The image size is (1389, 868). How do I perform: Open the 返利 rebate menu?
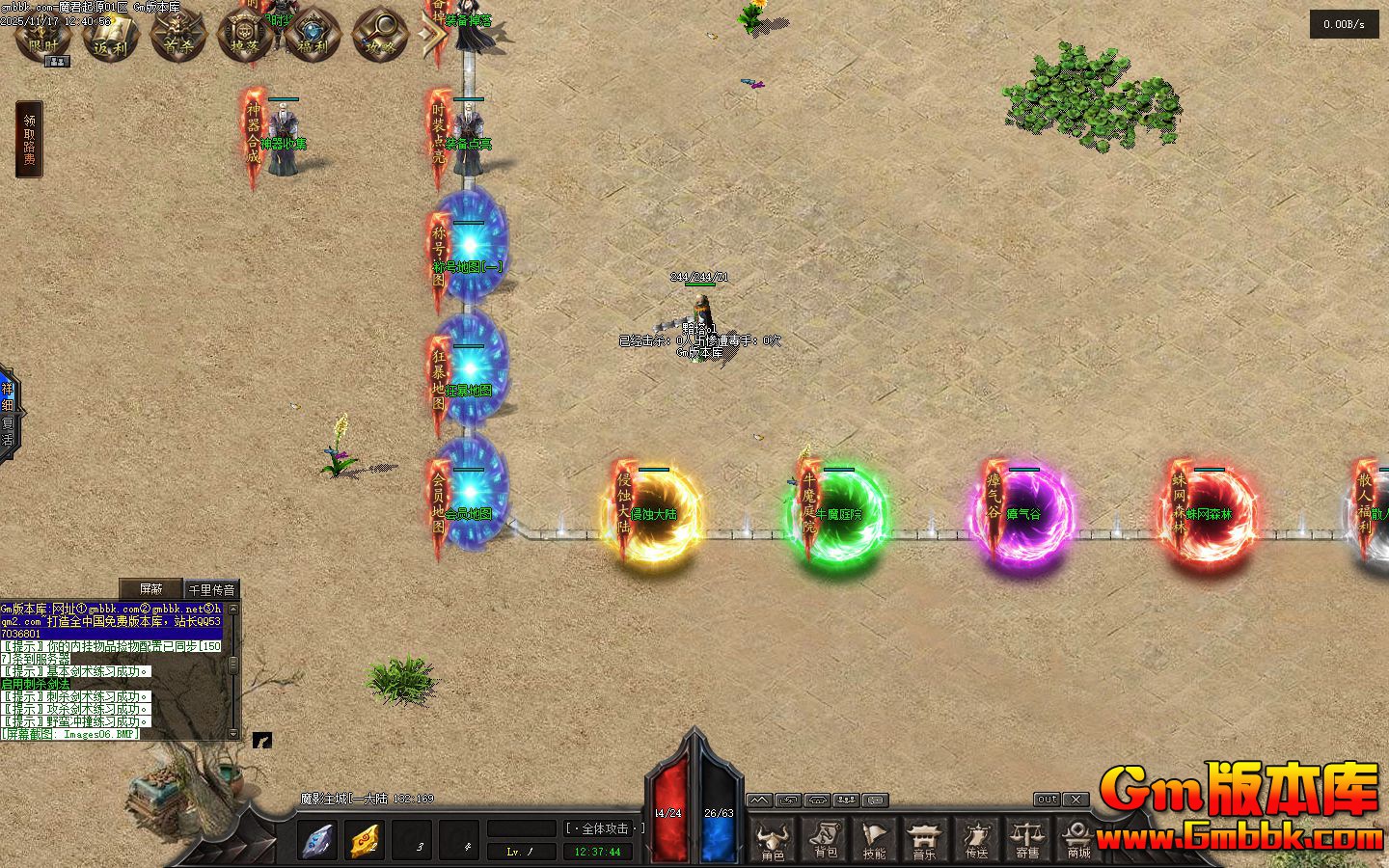pos(111,35)
